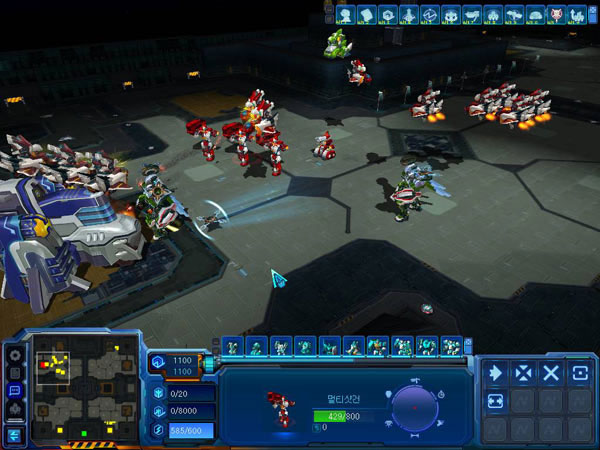Open settings via the gear icon

pyautogui.click(x=15, y=354)
